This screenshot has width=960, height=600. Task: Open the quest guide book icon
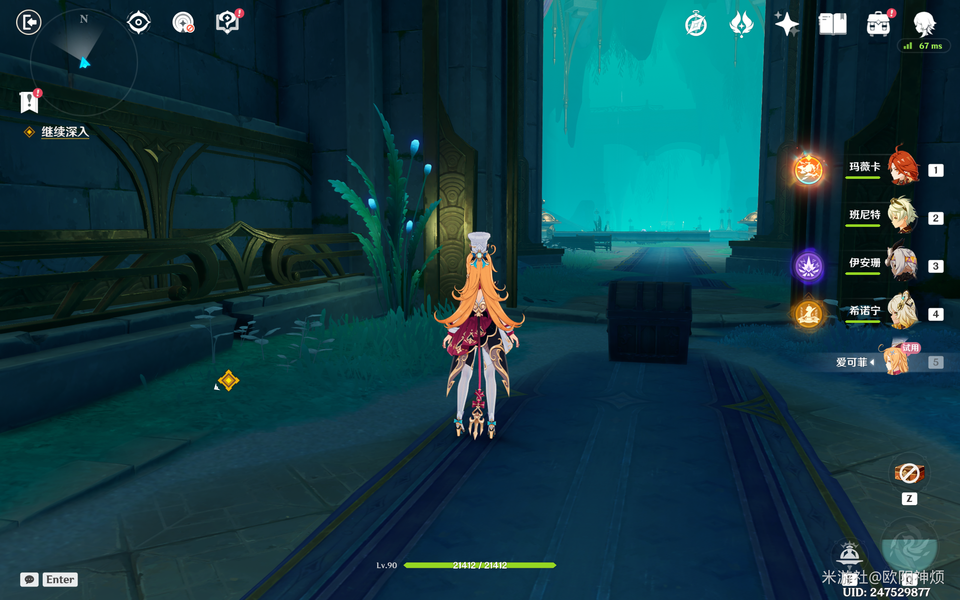[228, 22]
